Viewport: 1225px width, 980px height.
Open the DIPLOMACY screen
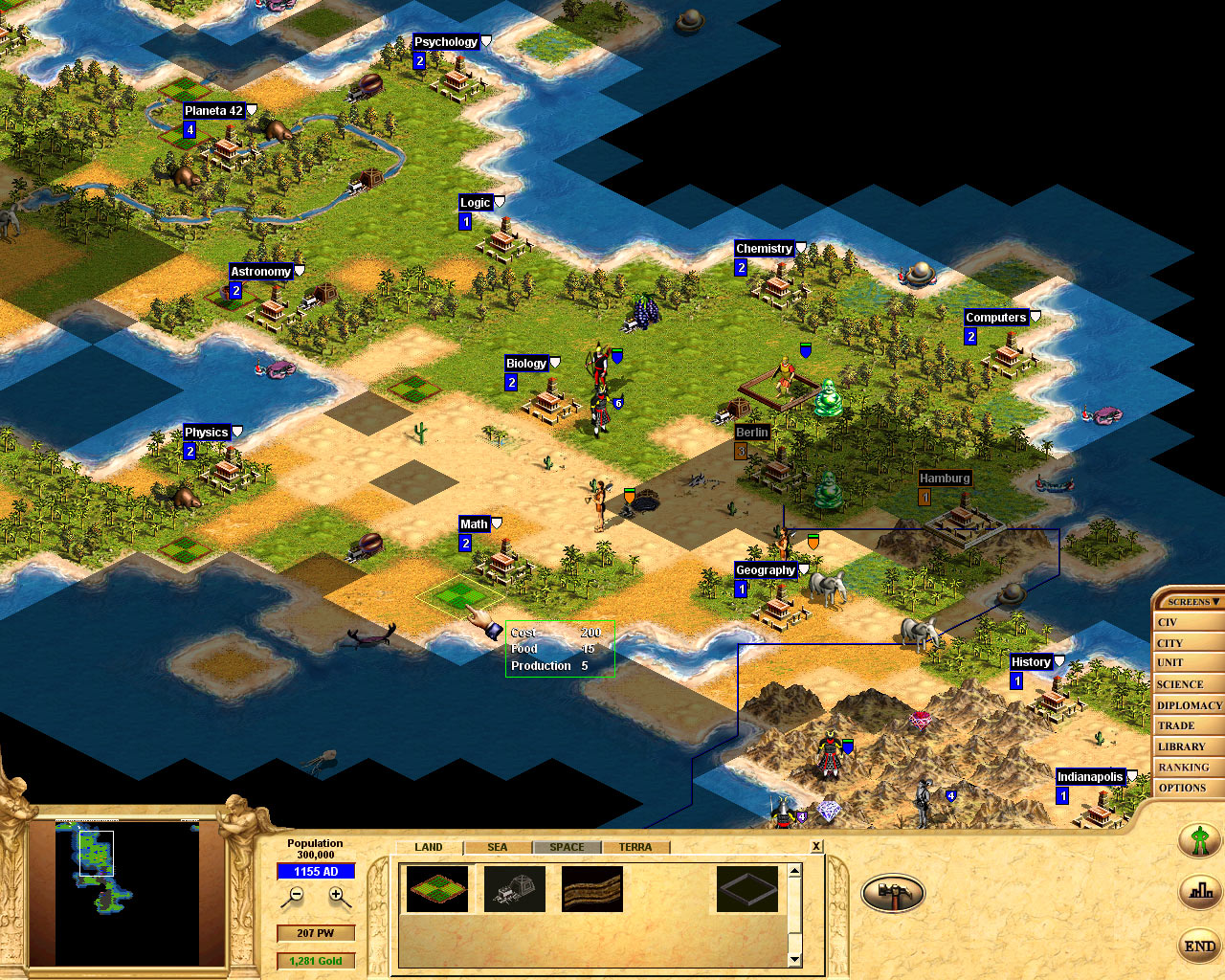tap(1189, 704)
